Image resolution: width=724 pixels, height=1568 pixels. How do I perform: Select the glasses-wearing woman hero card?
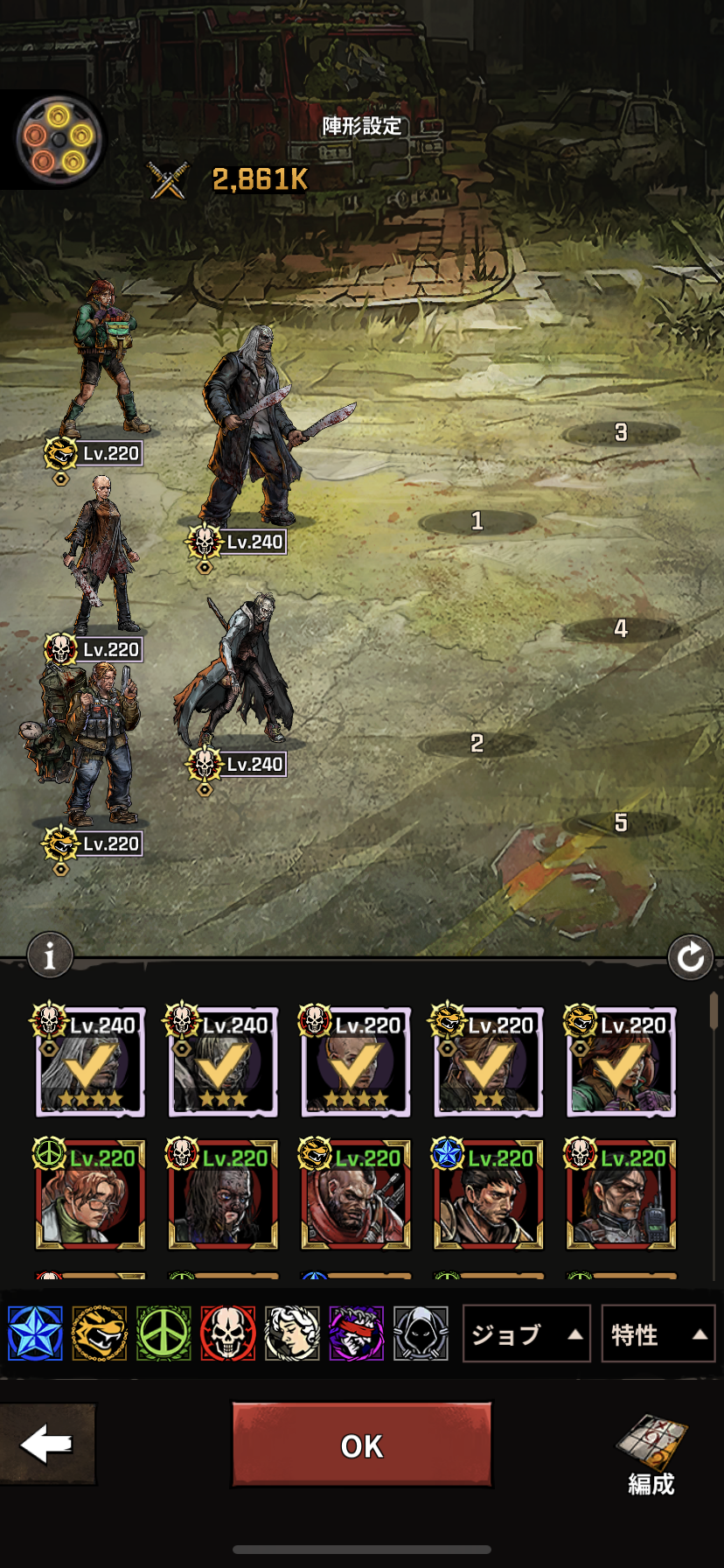[90, 1195]
